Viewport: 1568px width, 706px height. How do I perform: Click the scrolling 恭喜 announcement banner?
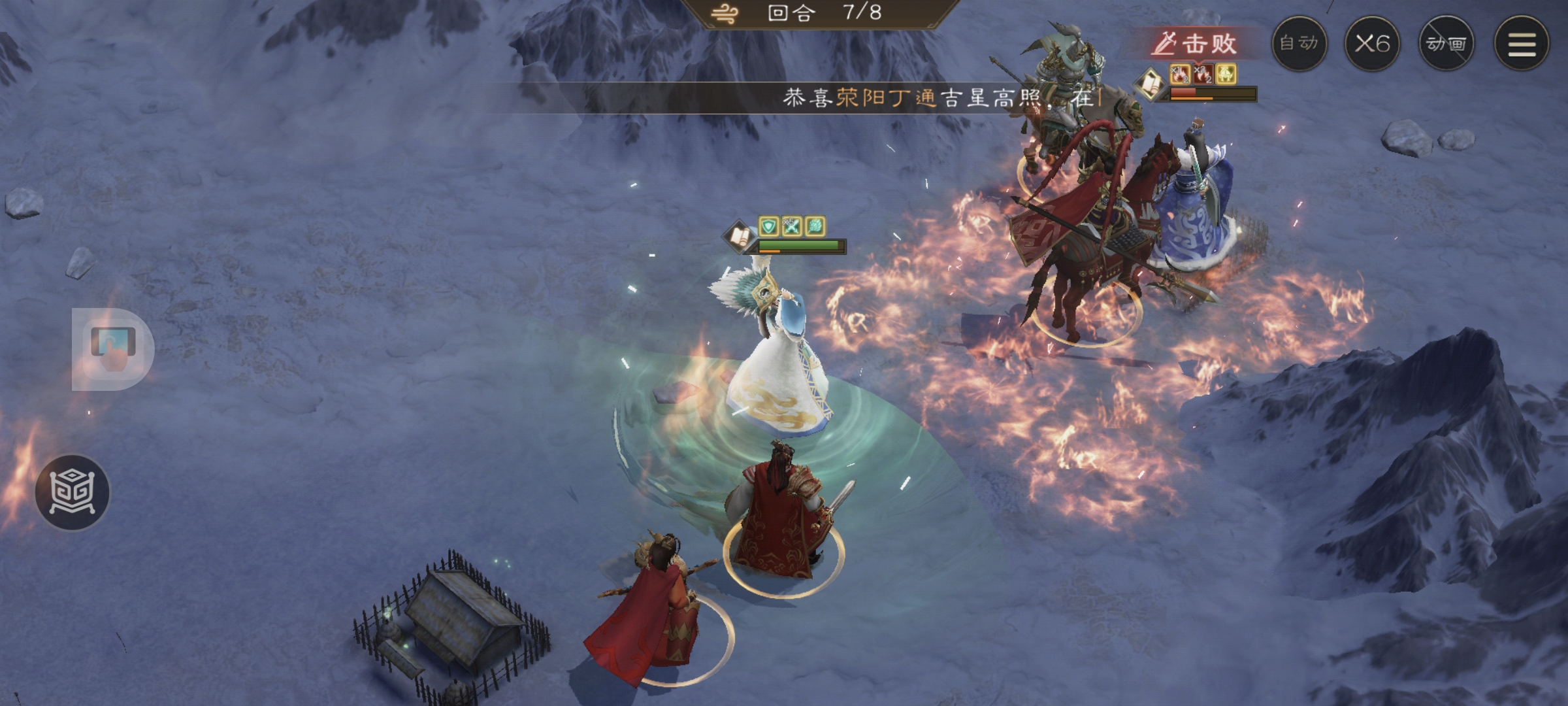pos(941,98)
